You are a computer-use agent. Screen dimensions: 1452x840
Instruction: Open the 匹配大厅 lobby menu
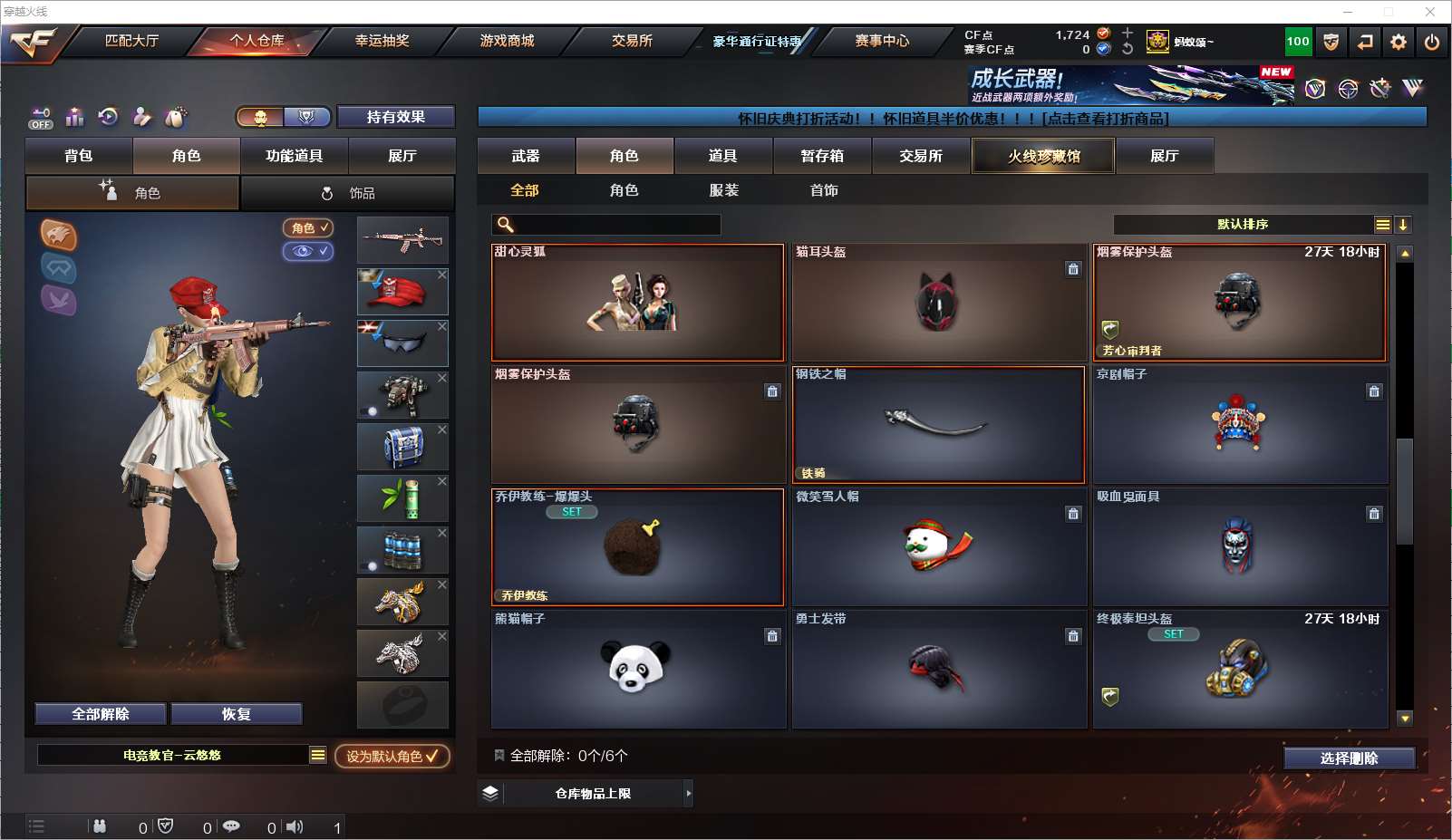pyautogui.click(x=131, y=41)
